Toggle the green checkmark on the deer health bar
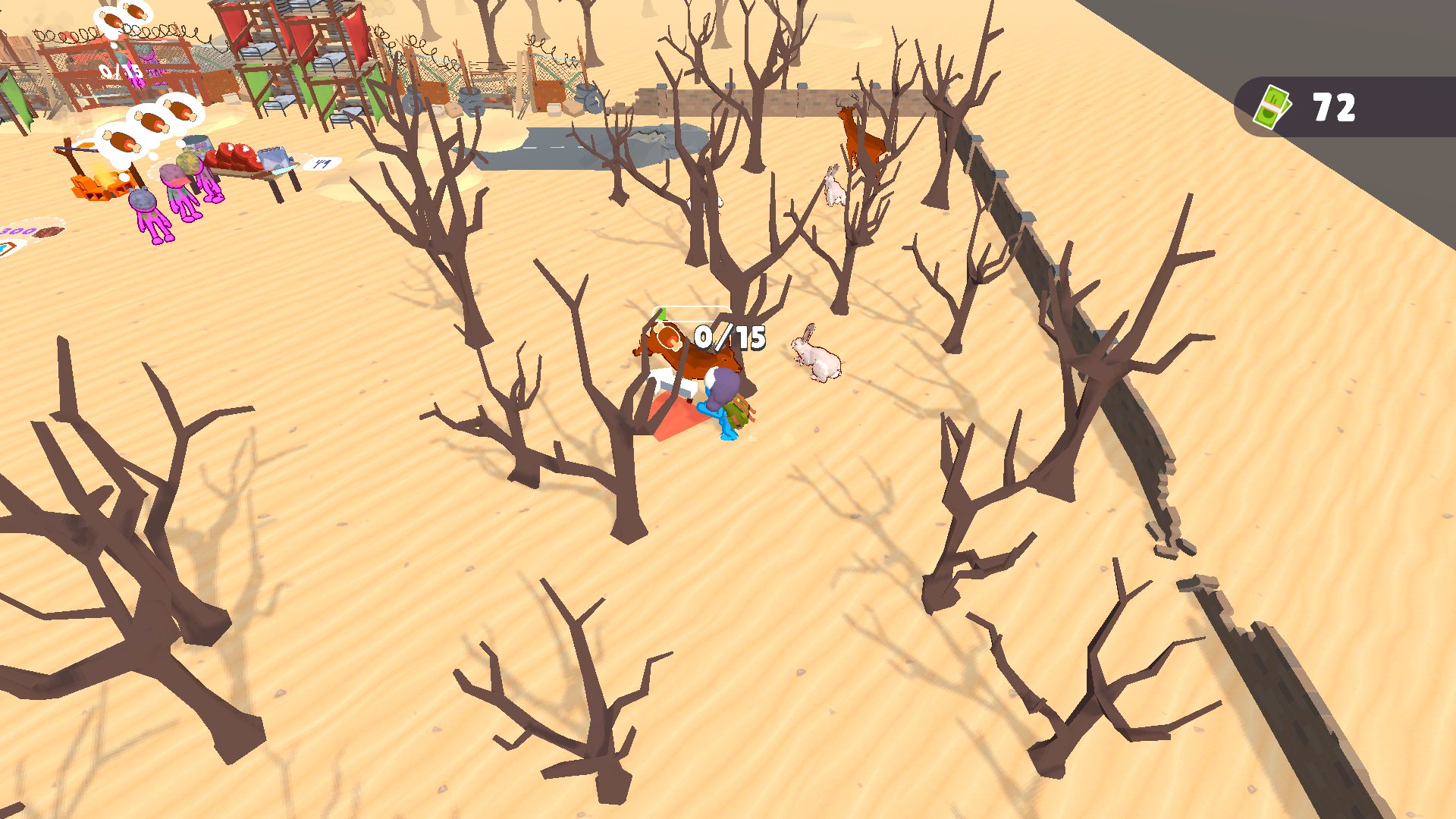The image size is (1456, 819). (661, 313)
